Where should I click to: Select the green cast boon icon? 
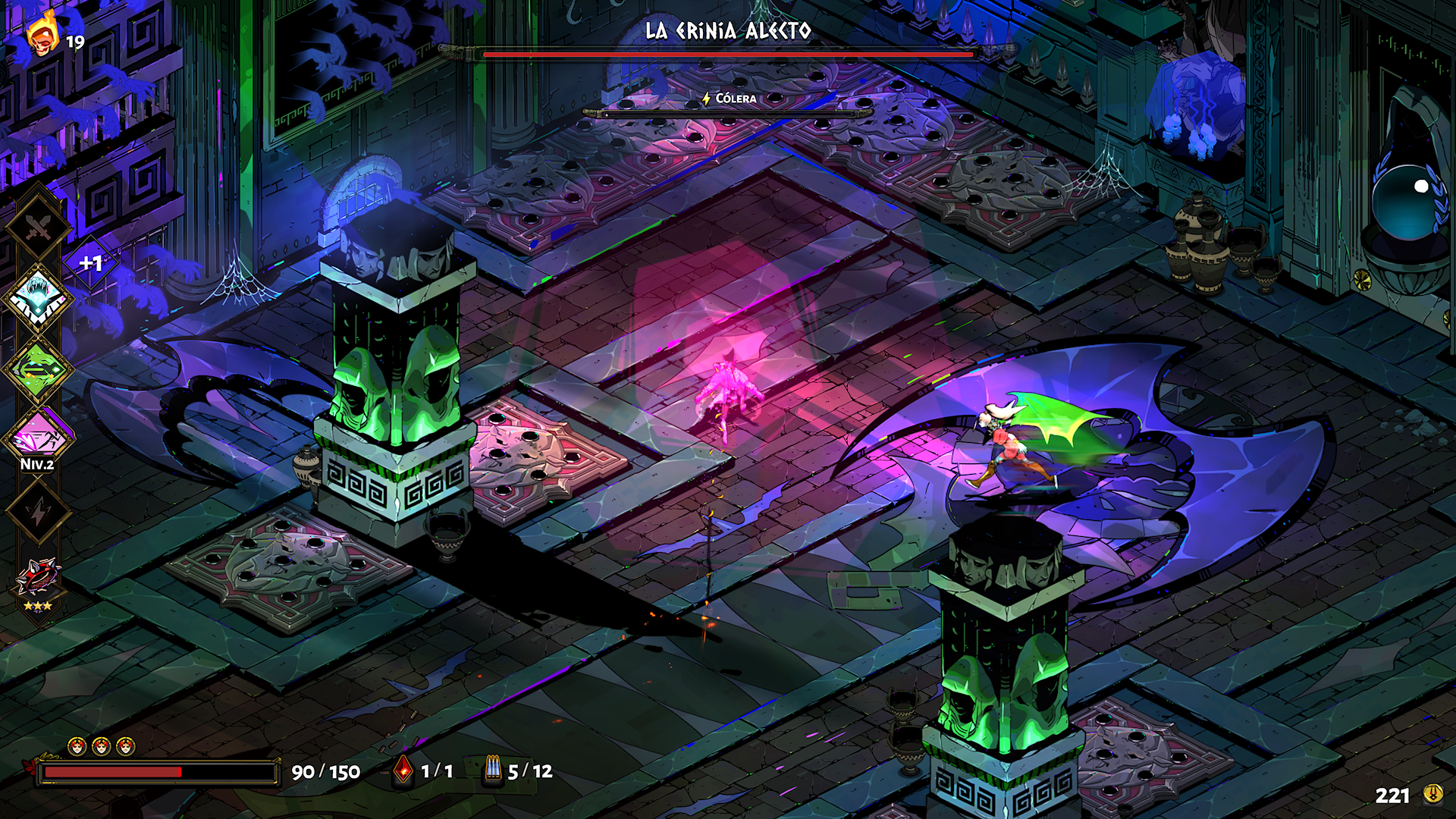[x=38, y=369]
